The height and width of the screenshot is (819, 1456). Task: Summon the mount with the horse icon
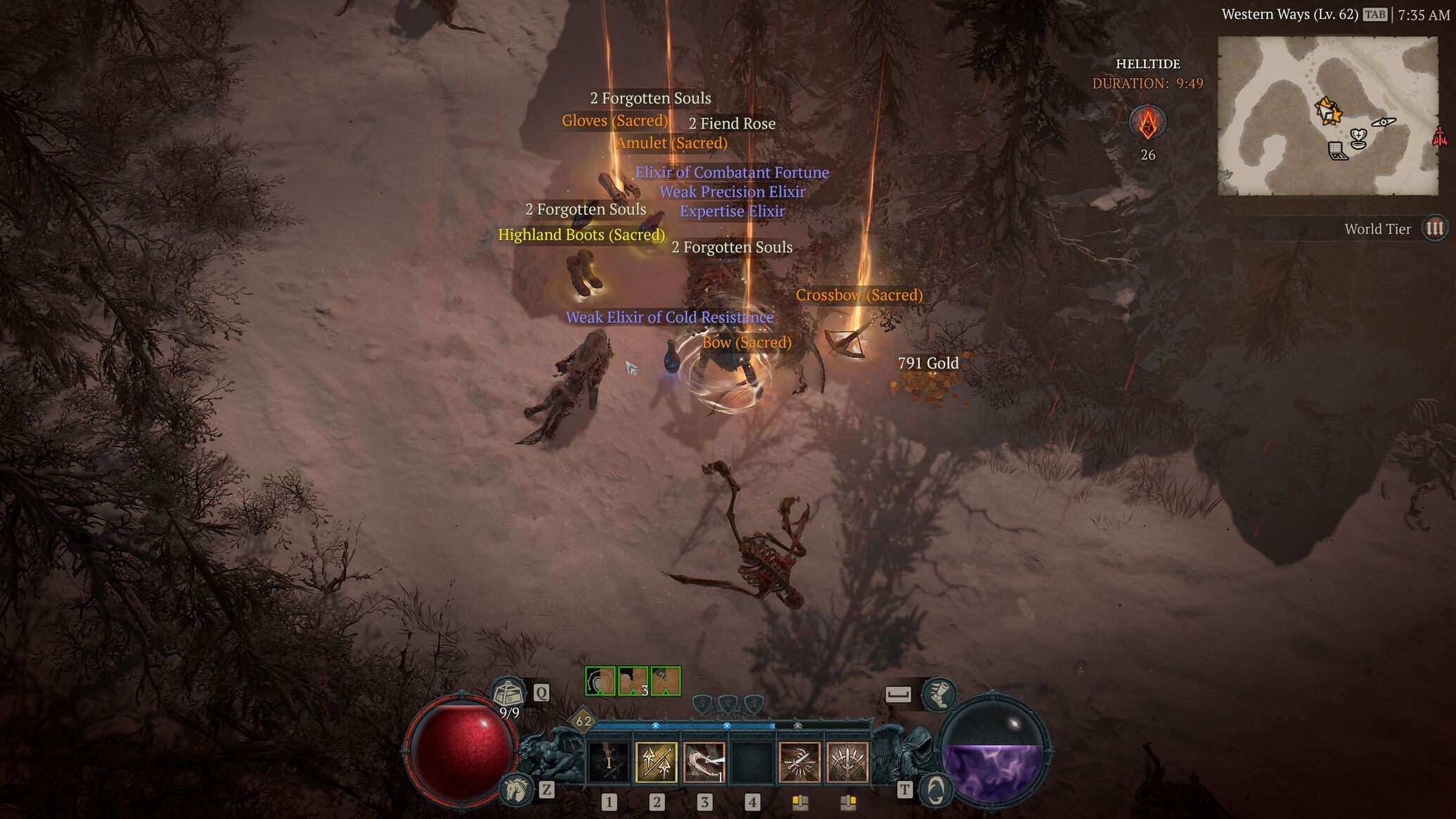click(x=515, y=789)
